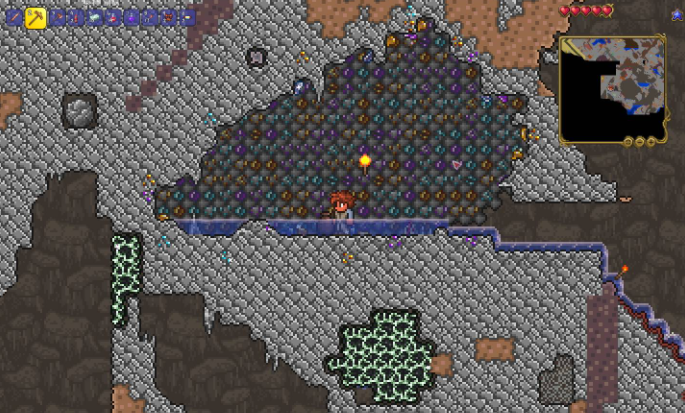Select the purple item hotbar slot
Viewport: 685px width, 413px height.
point(131,18)
